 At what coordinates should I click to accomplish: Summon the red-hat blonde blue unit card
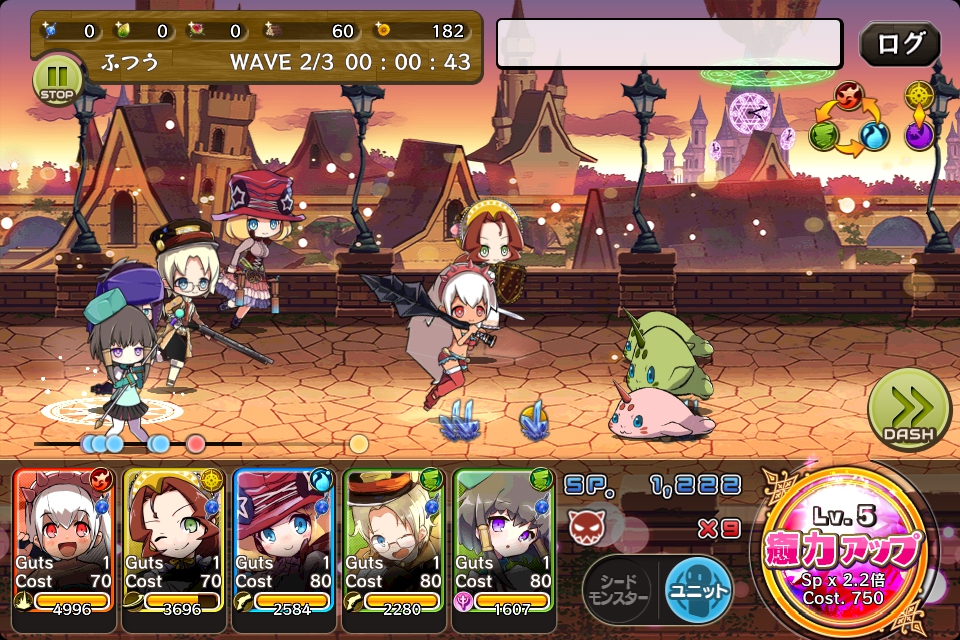pos(284,540)
